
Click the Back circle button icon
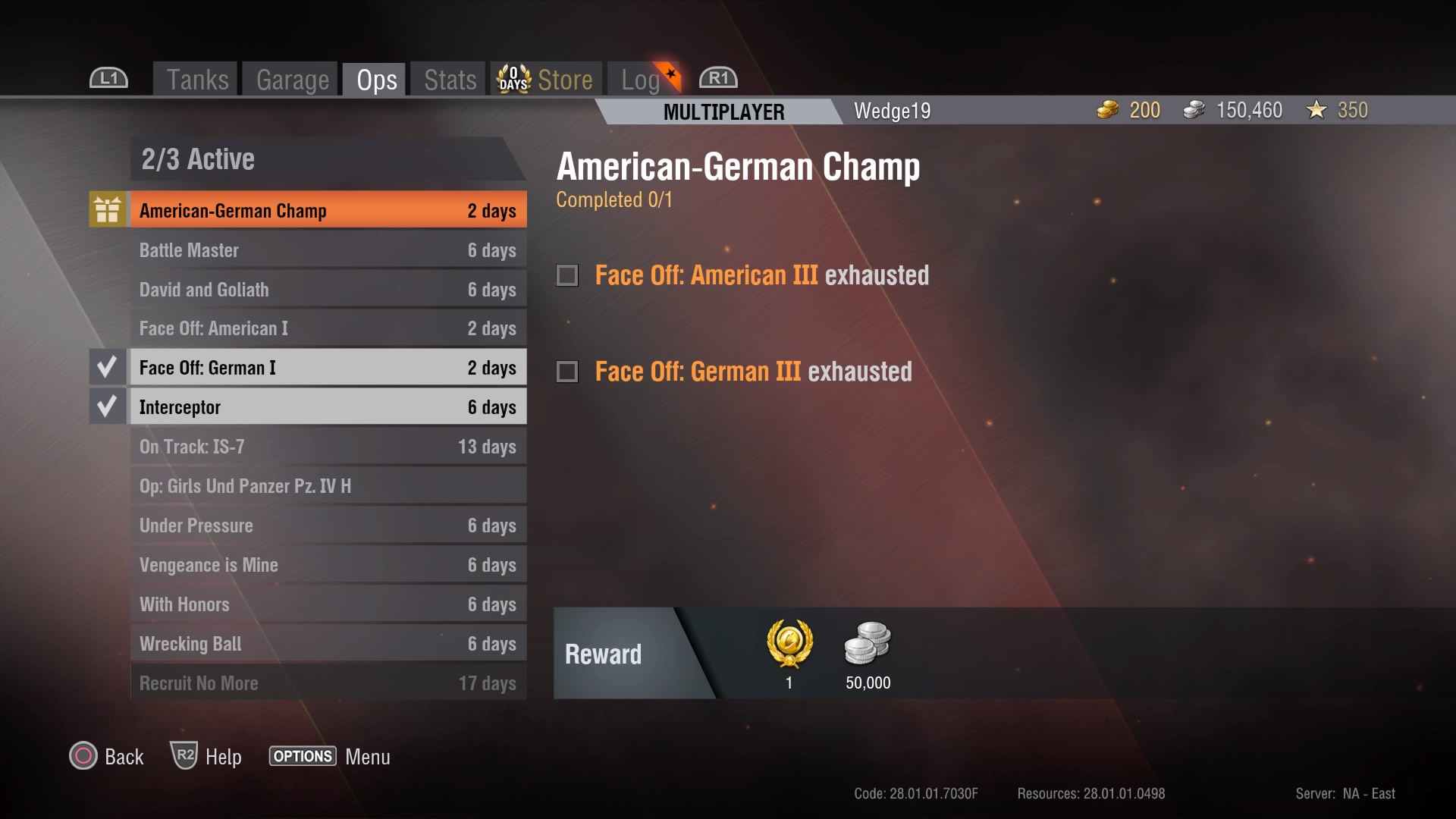pyautogui.click(x=83, y=756)
